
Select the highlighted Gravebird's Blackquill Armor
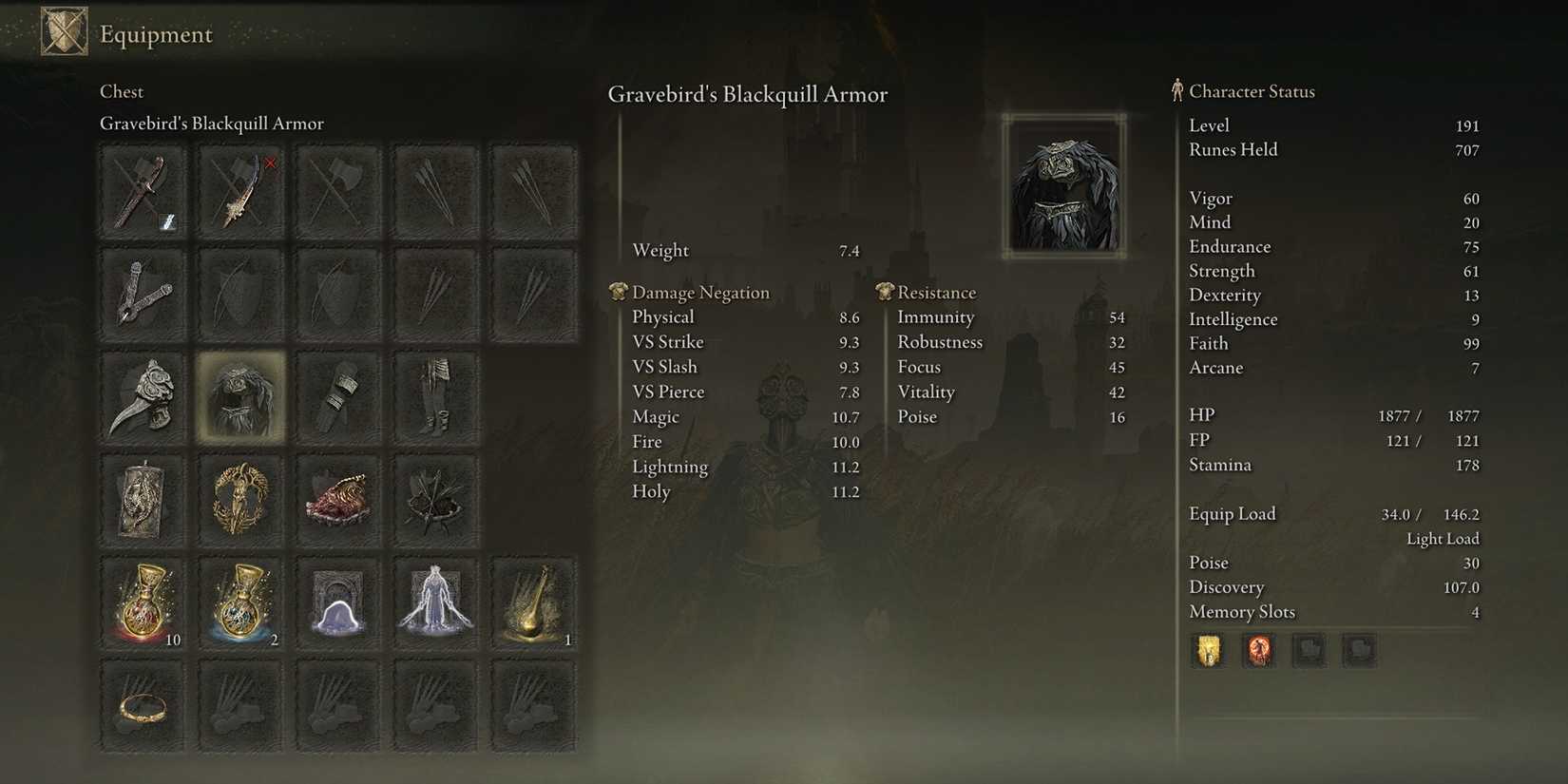tap(239, 397)
